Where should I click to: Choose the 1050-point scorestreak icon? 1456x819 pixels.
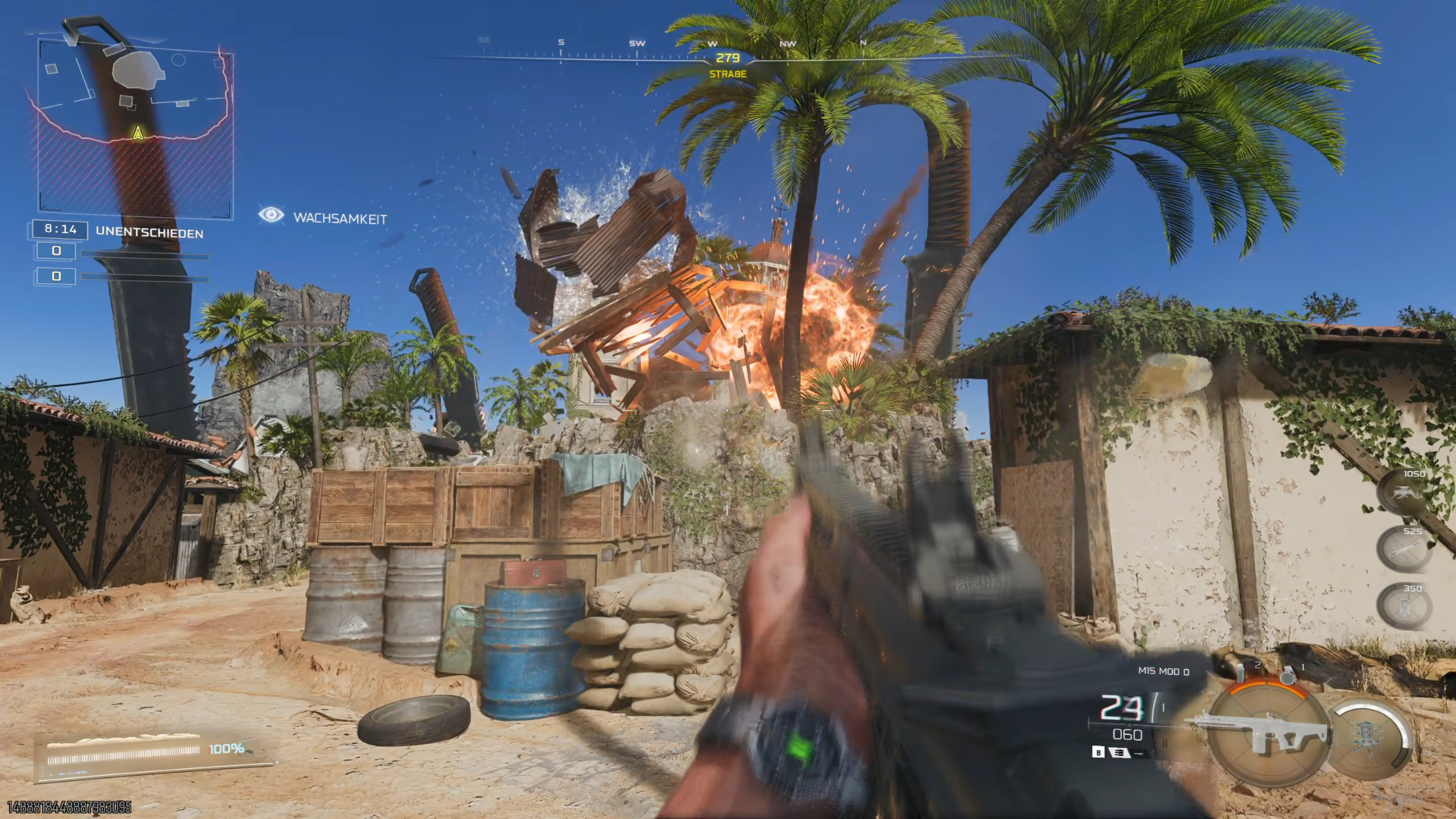[x=1404, y=493]
